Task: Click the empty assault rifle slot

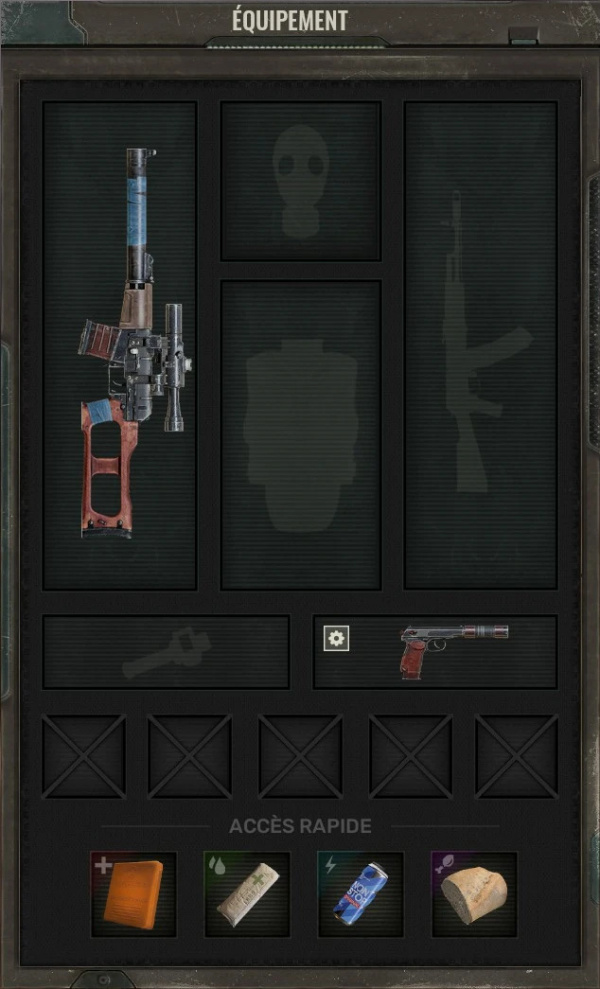Action: pyautogui.click(x=480, y=345)
